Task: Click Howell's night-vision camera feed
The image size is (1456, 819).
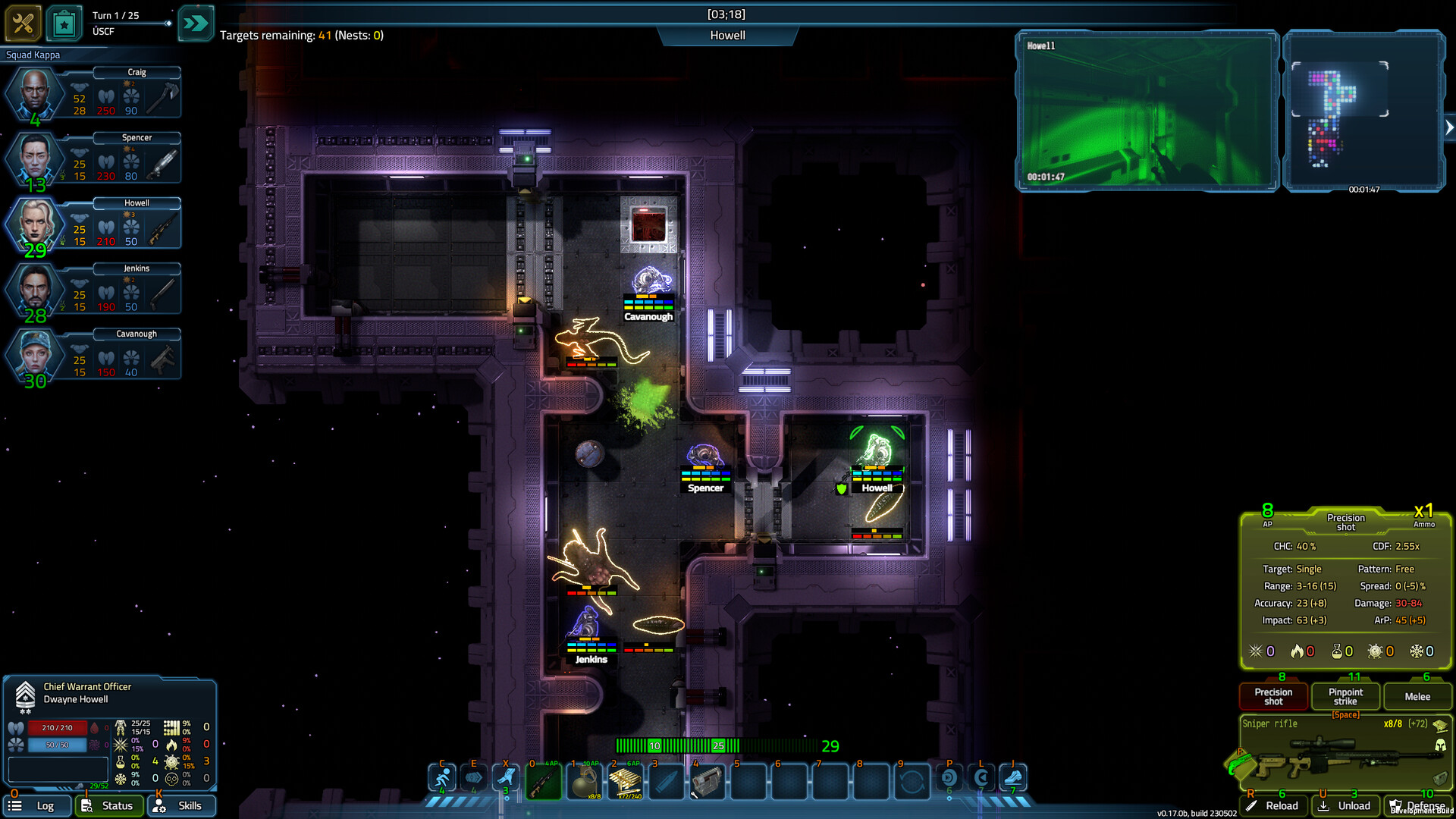Action: (1145, 112)
